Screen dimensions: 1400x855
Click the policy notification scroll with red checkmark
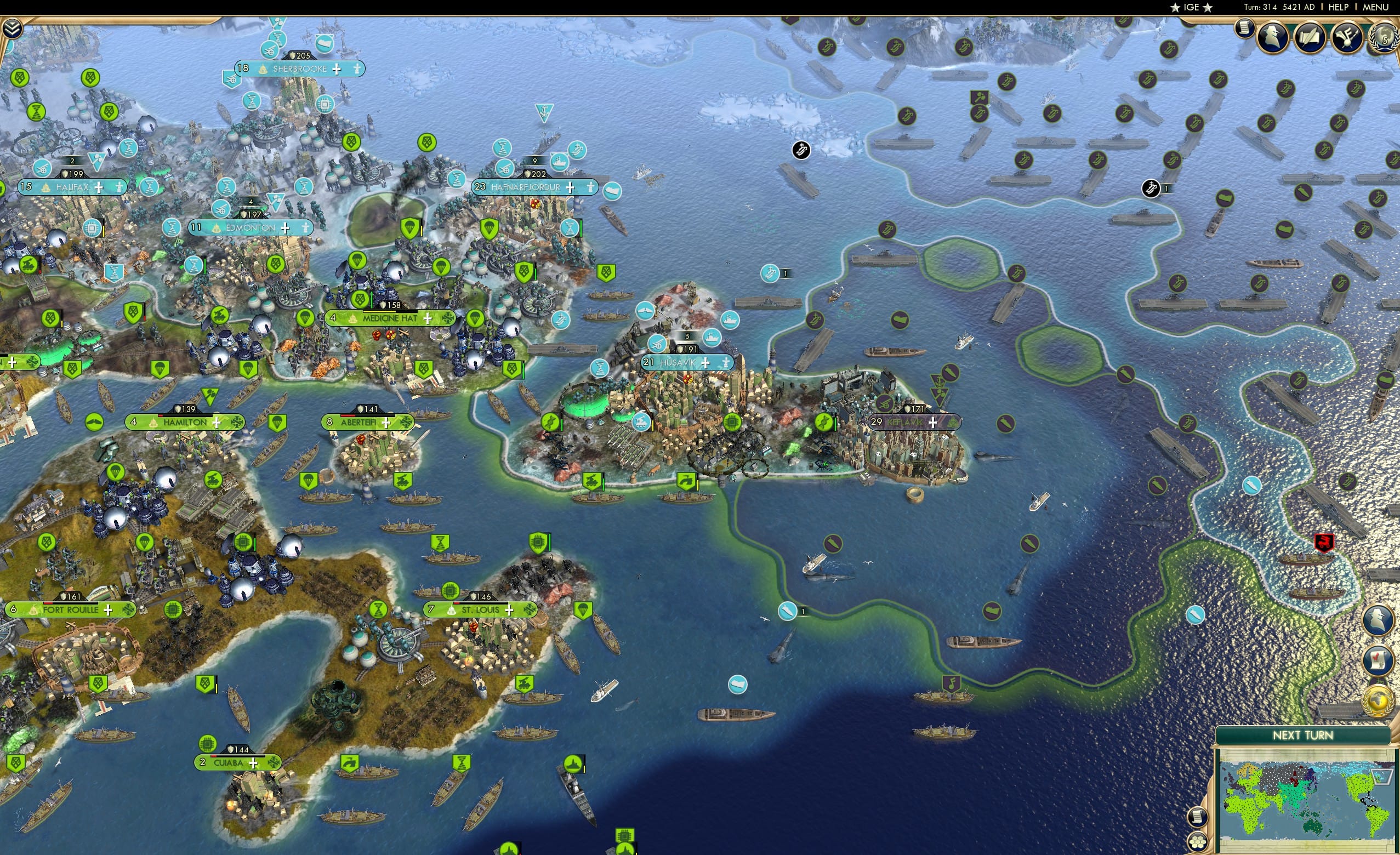coord(1377,661)
